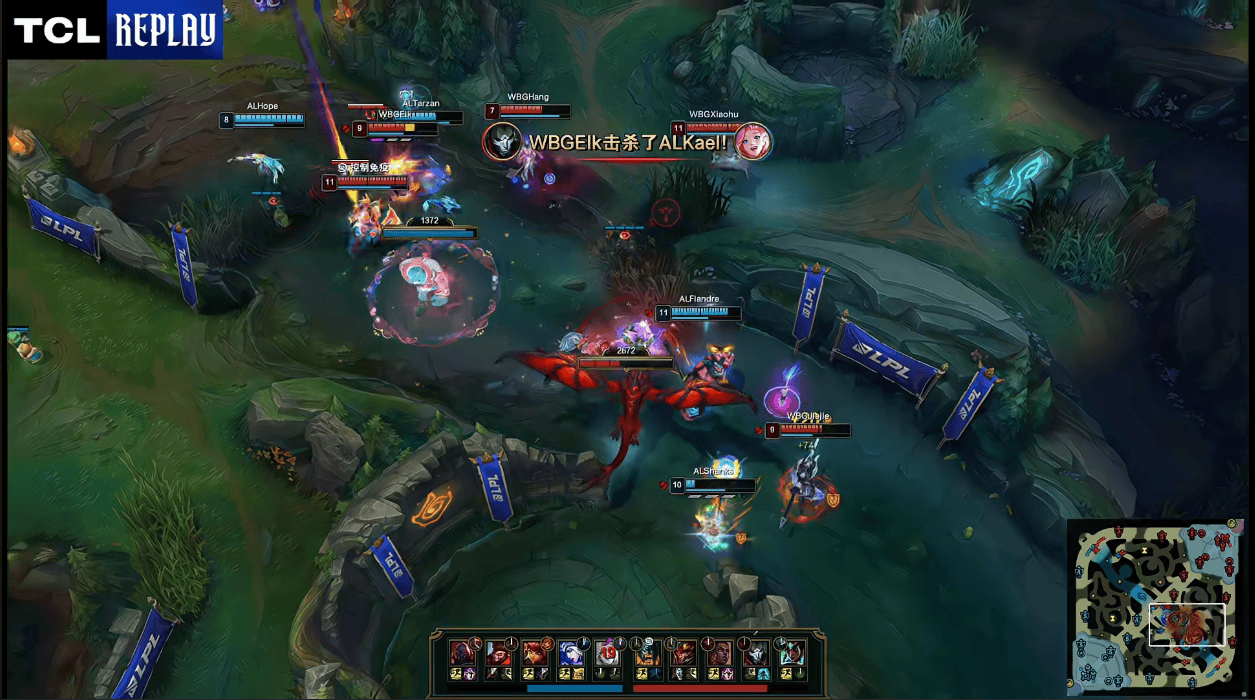Pick the teal crystal champion portrait
Viewport: 1255px width, 700px height.
tap(791, 653)
